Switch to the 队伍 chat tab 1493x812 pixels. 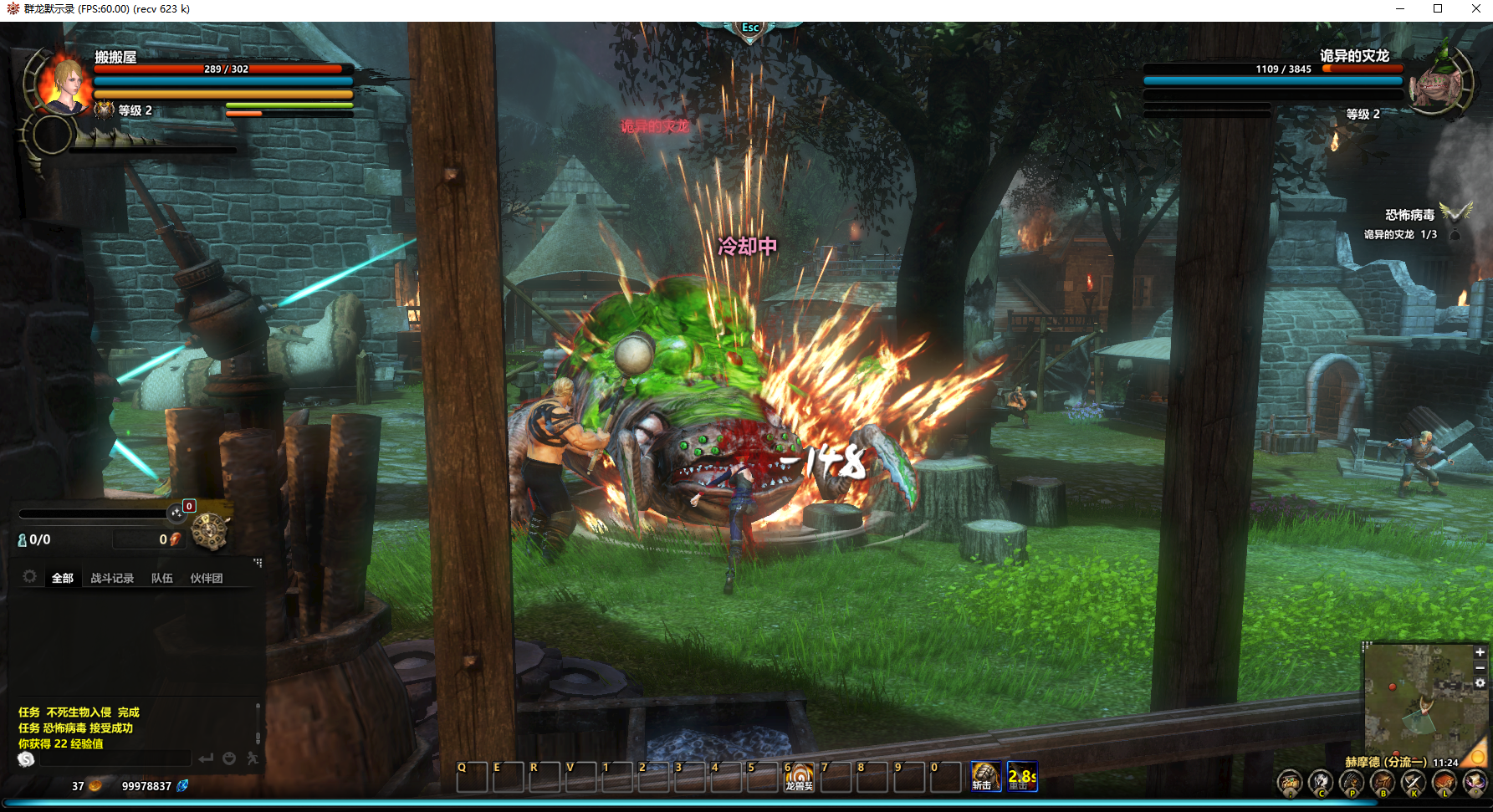[161, 578]
